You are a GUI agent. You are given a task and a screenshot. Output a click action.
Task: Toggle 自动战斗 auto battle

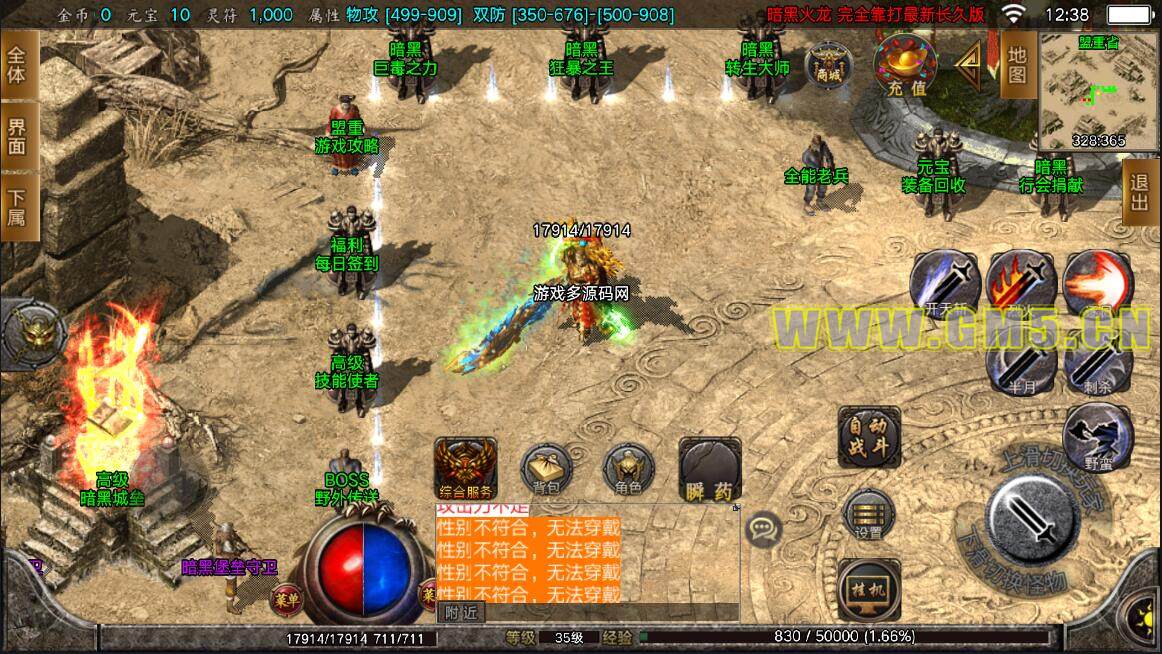coord(868,437)
